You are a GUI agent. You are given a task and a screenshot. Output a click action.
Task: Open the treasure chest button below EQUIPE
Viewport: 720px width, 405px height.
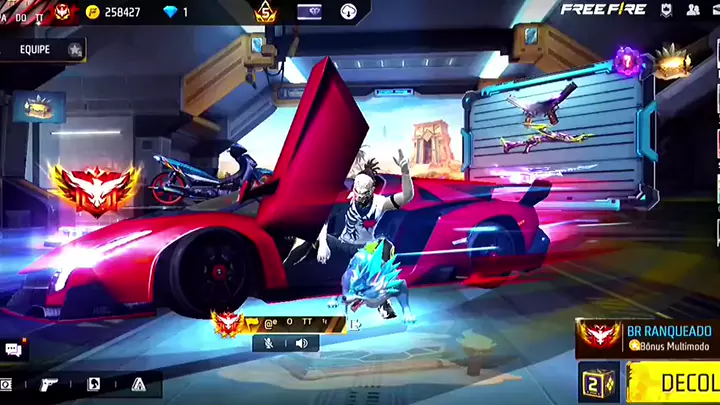(x=40, y=106)
